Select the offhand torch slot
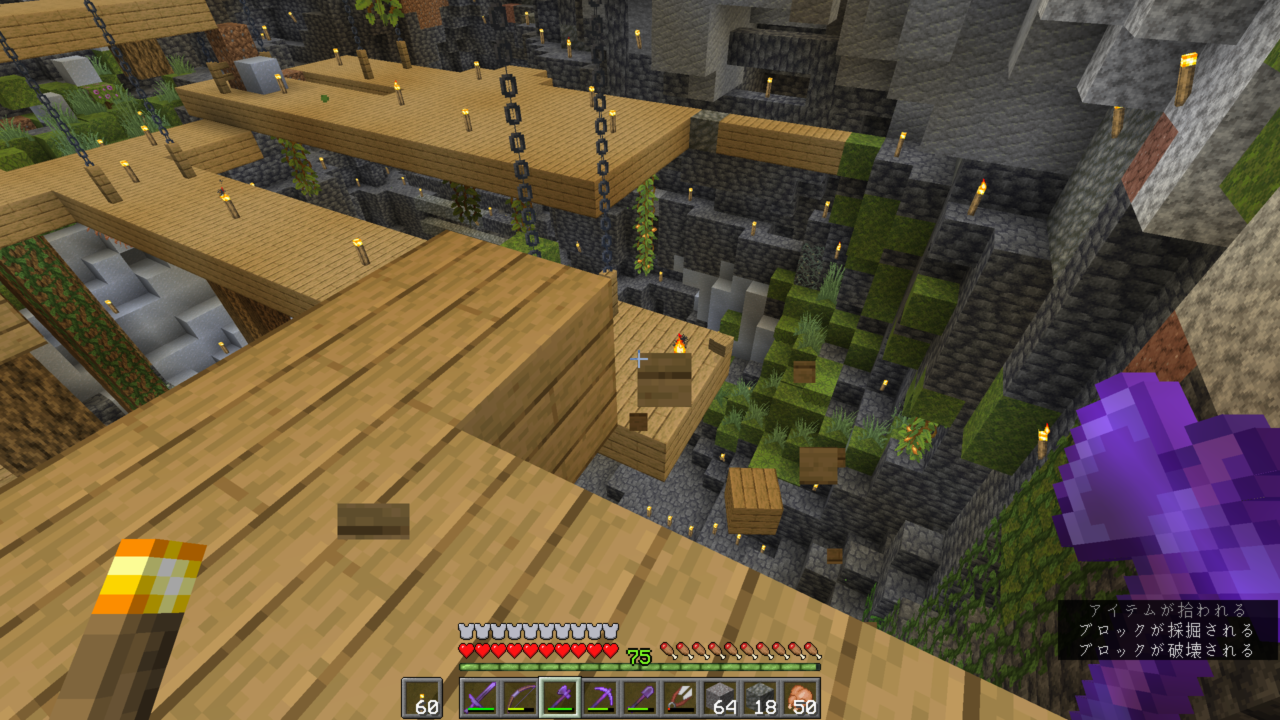This screenshot has height=720, width=1280. pyautogui.click(x=421, y=698)
